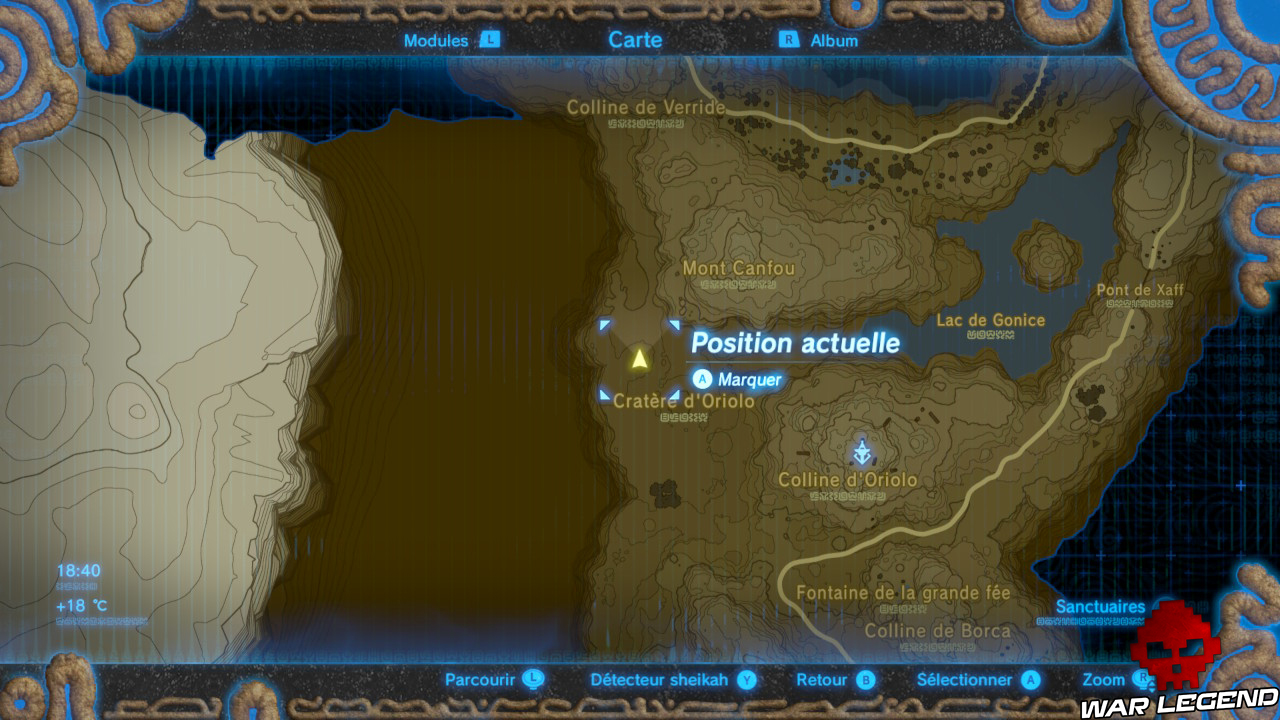This screenshot has height=720, width=1280.
Task: Click the R shoulder button icon near Album
Action: coord(788,41)
